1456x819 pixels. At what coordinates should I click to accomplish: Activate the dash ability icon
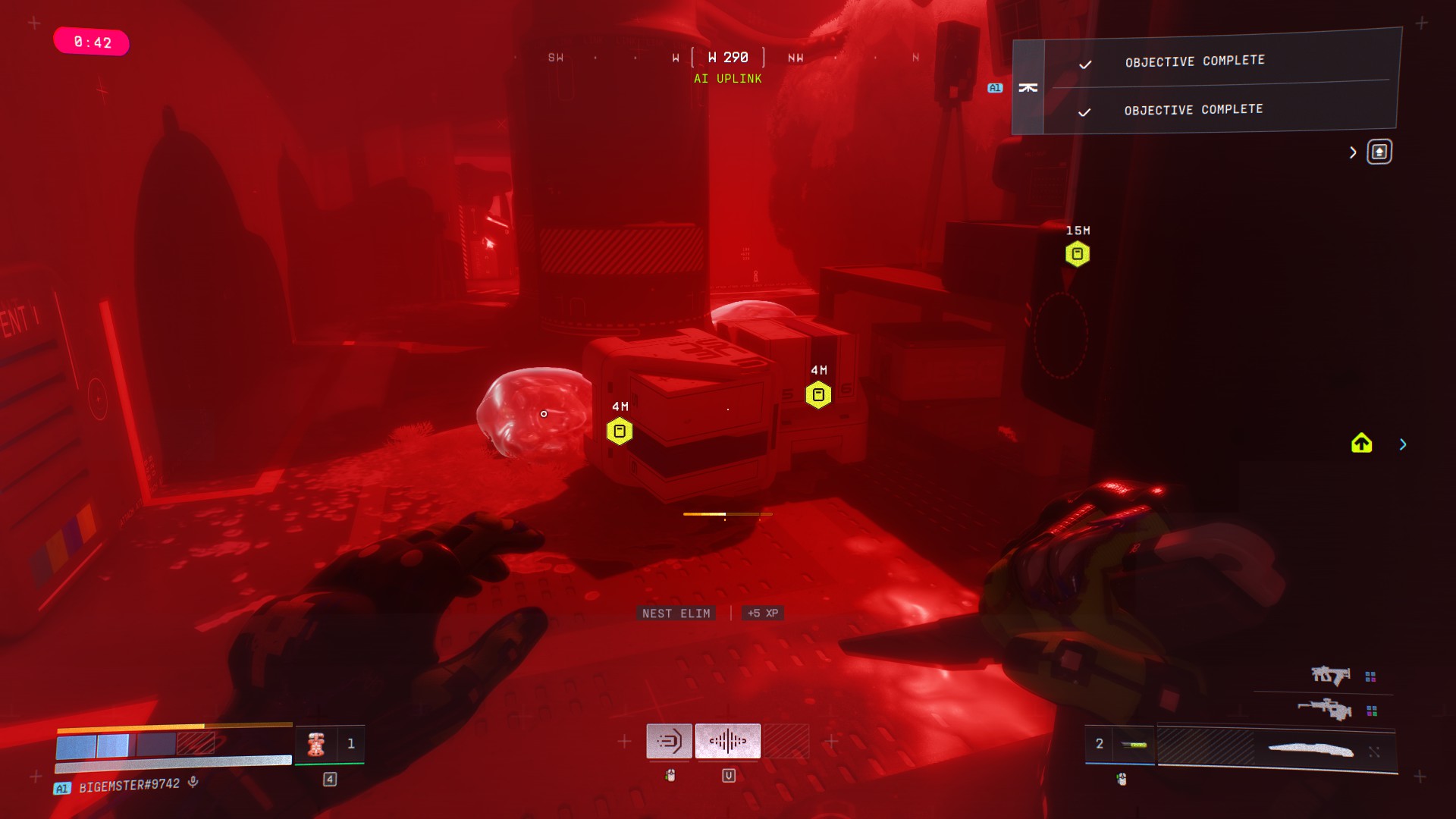coord(669,741)
